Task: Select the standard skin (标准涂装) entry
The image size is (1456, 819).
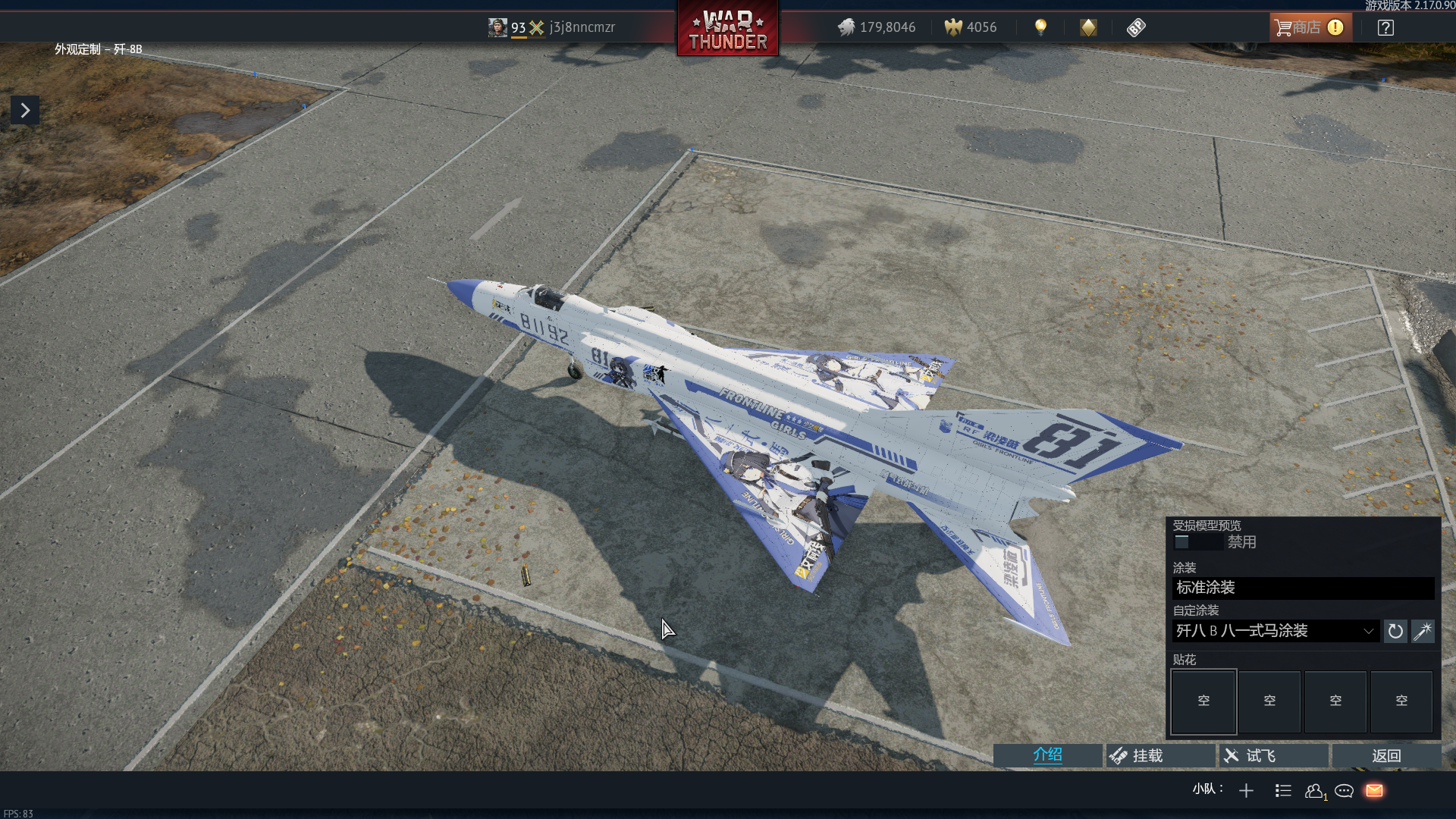Action: pos(1303,588)
